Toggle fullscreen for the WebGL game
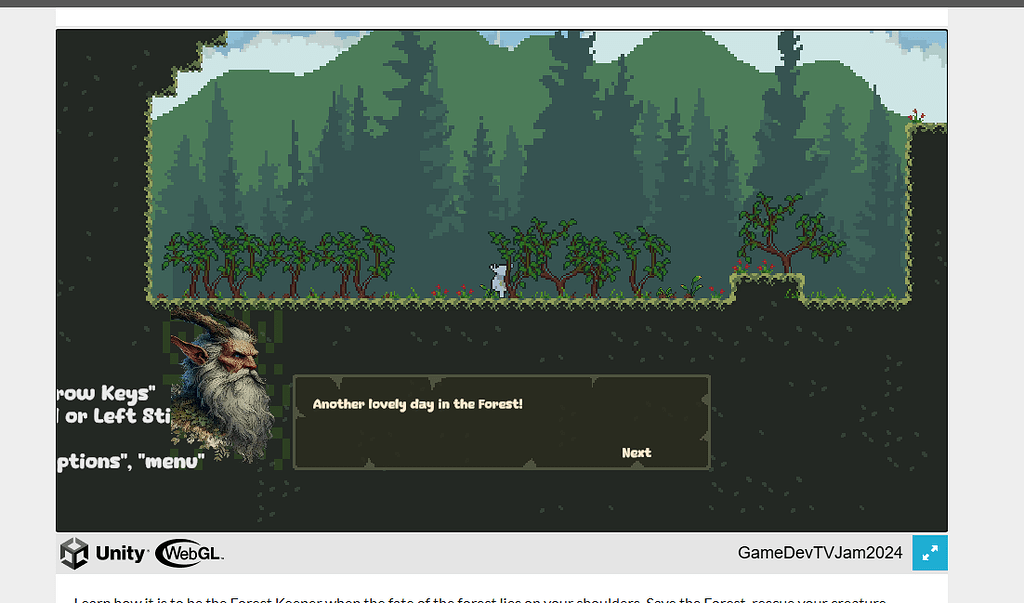Image resolution: width=1024 pixels, height=603 pixels. coord(929,553)
